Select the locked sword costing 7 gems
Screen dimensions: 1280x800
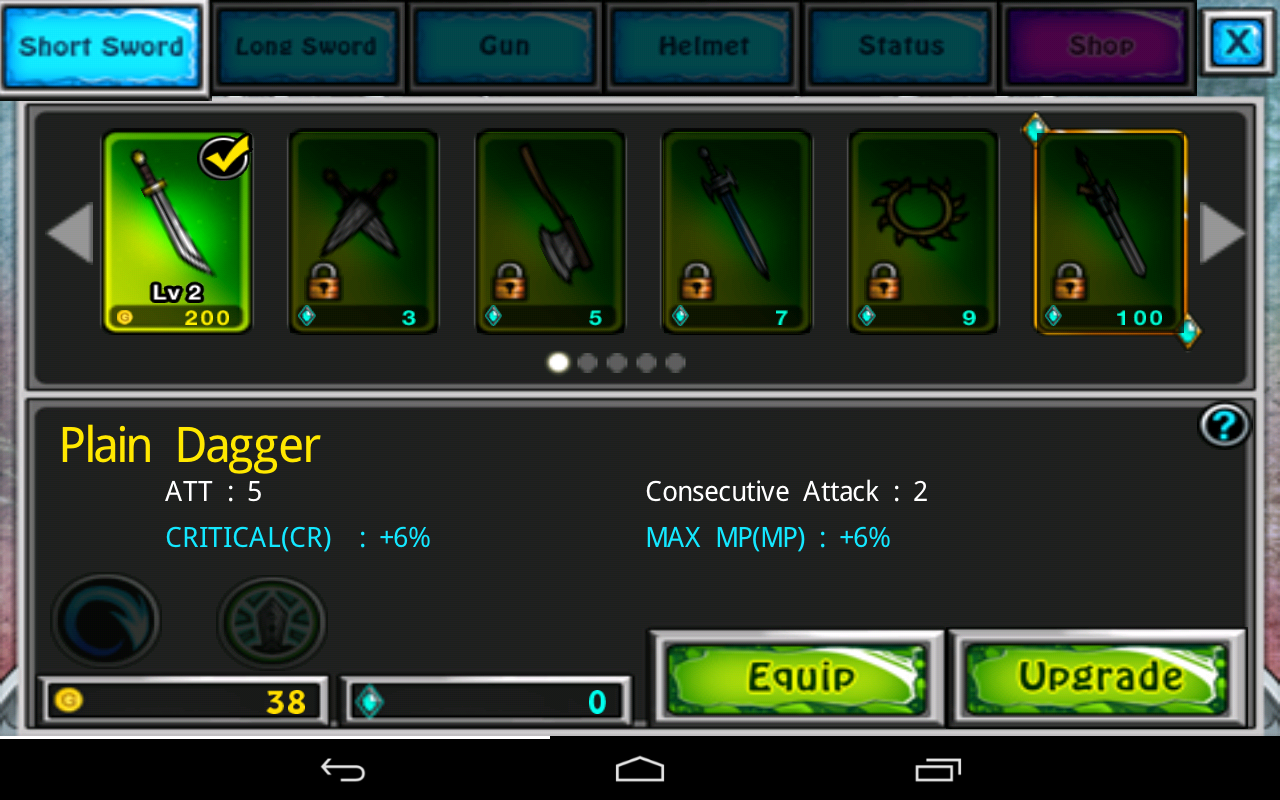tap(737, 232)
